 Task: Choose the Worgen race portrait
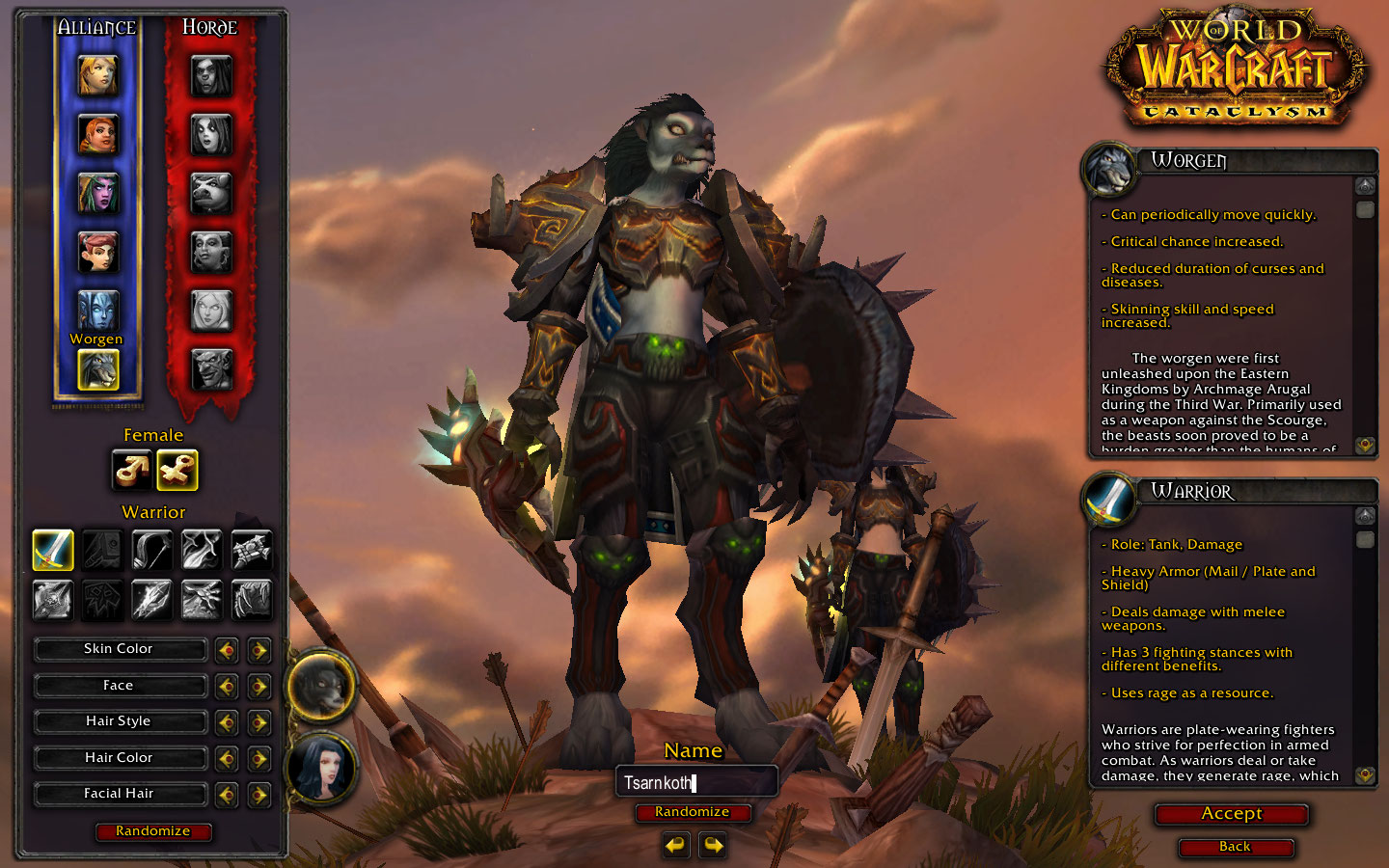click(97, 370)
